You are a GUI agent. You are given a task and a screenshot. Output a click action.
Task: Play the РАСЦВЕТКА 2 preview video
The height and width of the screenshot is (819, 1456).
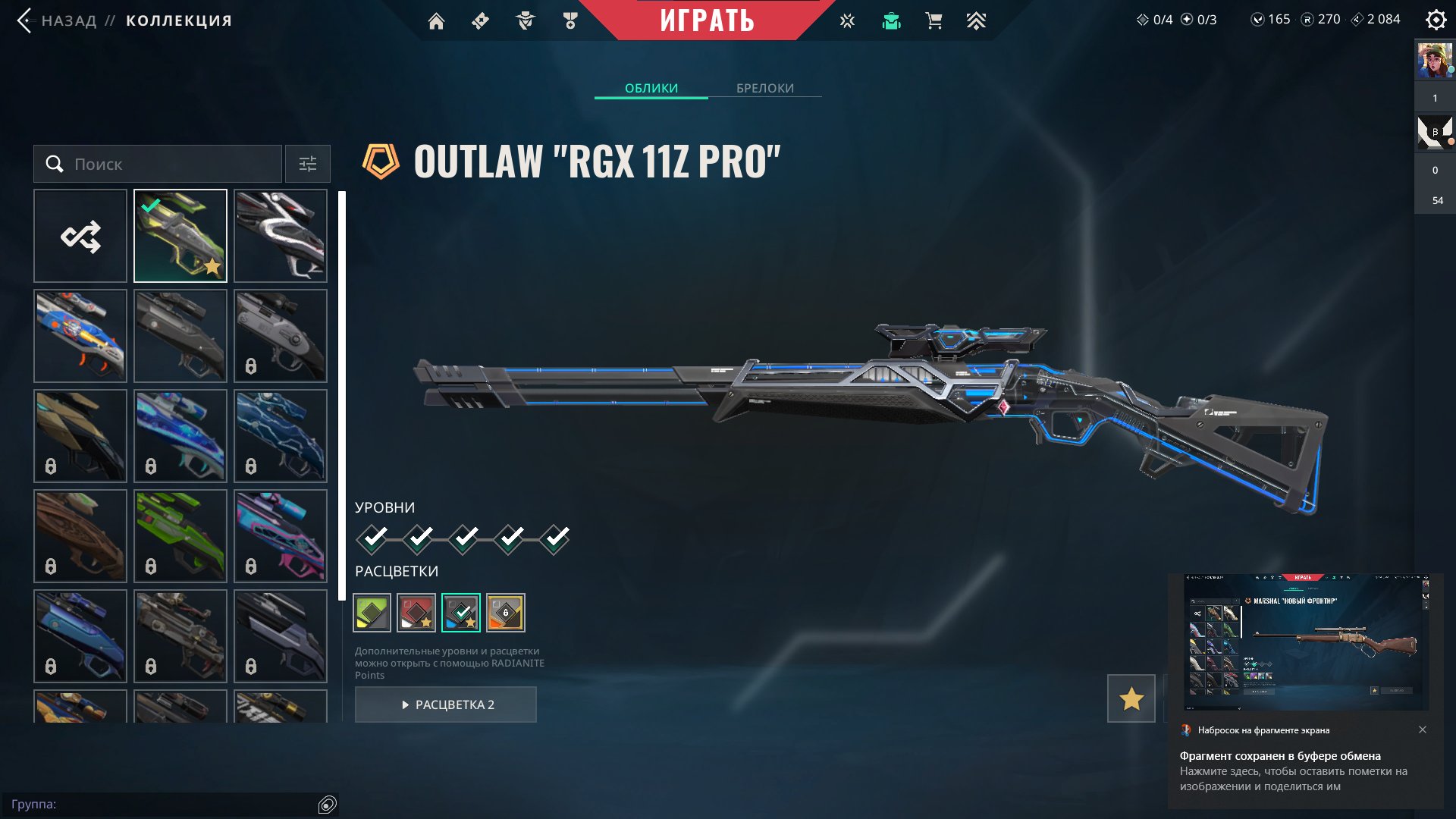tap(446, 704)
